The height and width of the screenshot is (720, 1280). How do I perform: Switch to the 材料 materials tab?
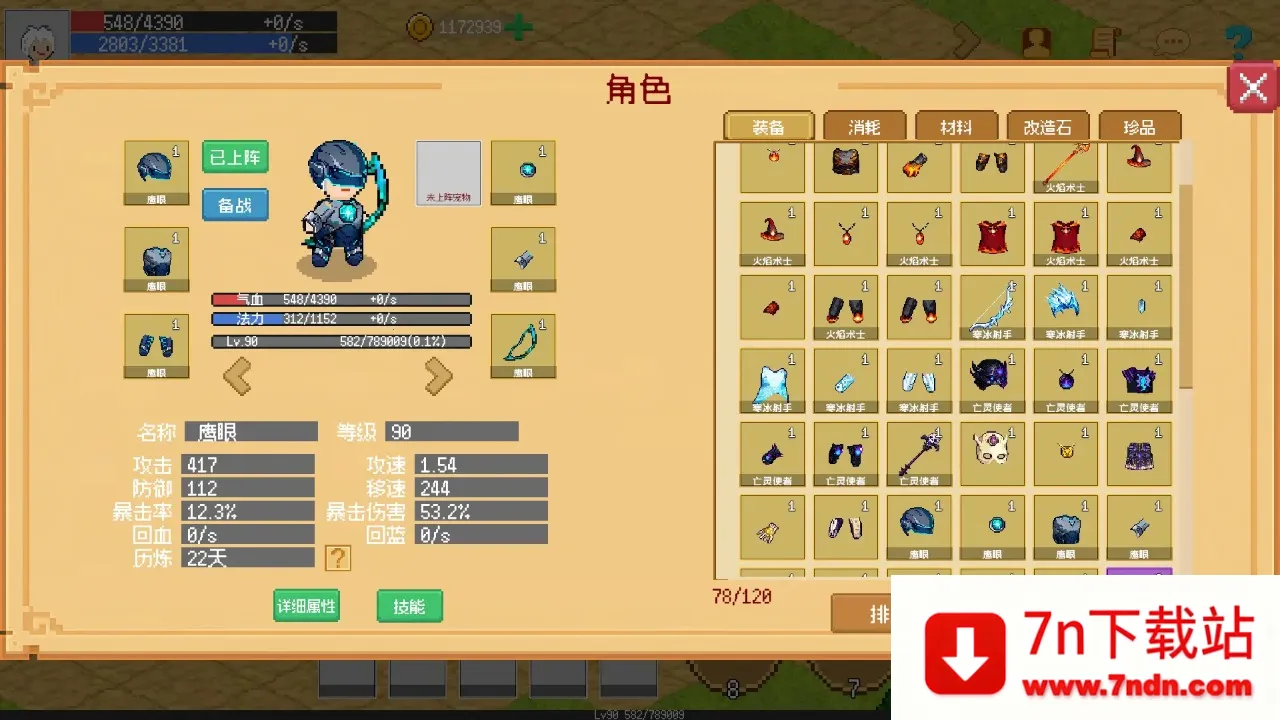[x=955, y=127]
